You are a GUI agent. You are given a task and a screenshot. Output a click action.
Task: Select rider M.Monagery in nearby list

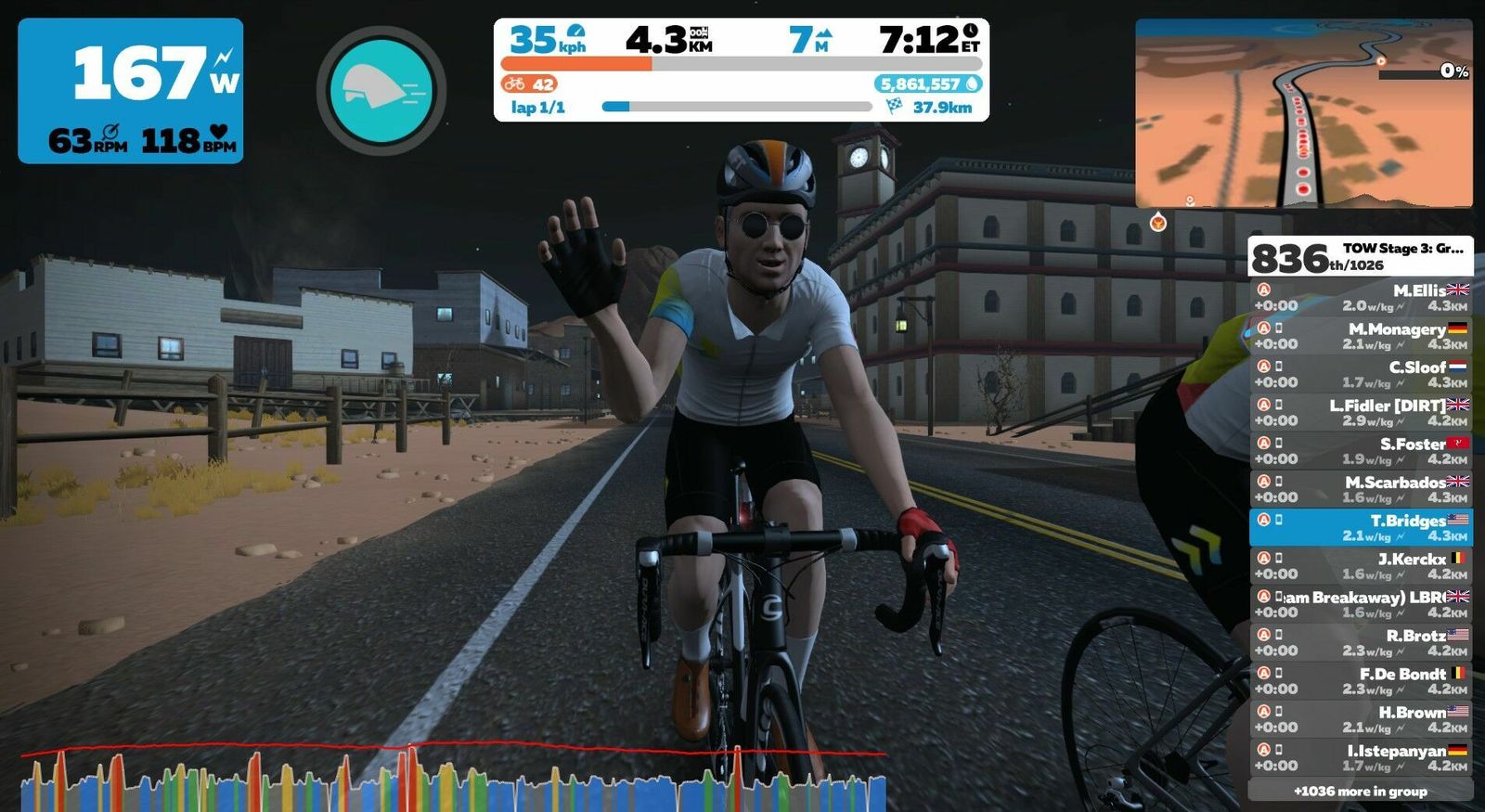pyautogui.click(x=1361, y=336)
